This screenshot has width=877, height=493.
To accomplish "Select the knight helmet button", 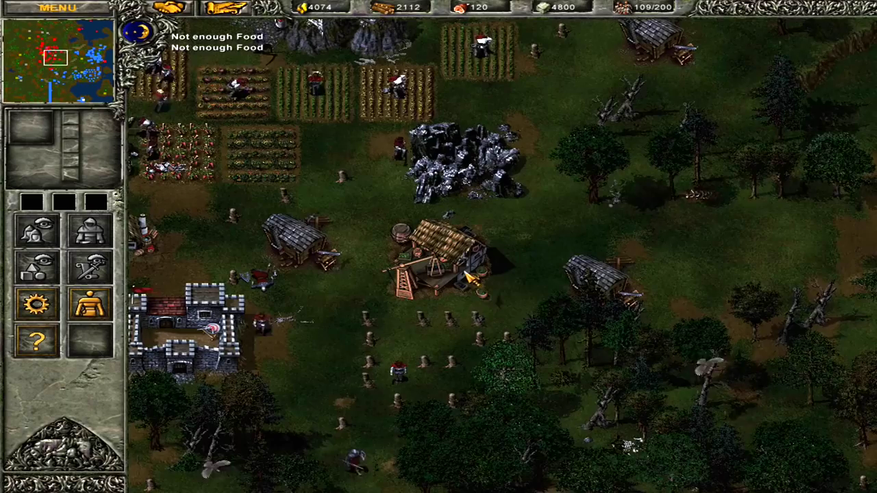I will 89,232.
